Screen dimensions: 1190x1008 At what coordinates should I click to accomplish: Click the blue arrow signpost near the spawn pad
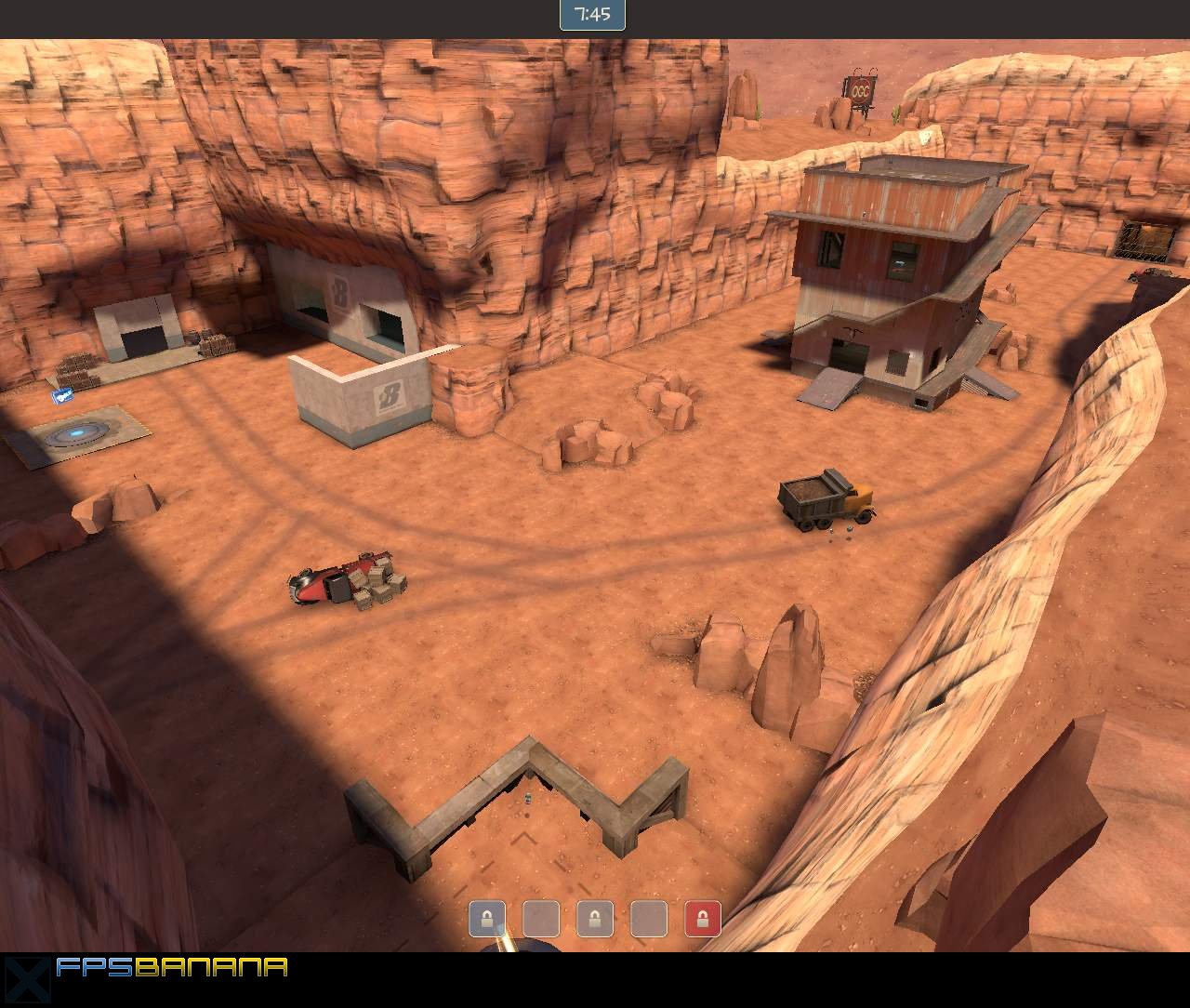tap(62, 394)
